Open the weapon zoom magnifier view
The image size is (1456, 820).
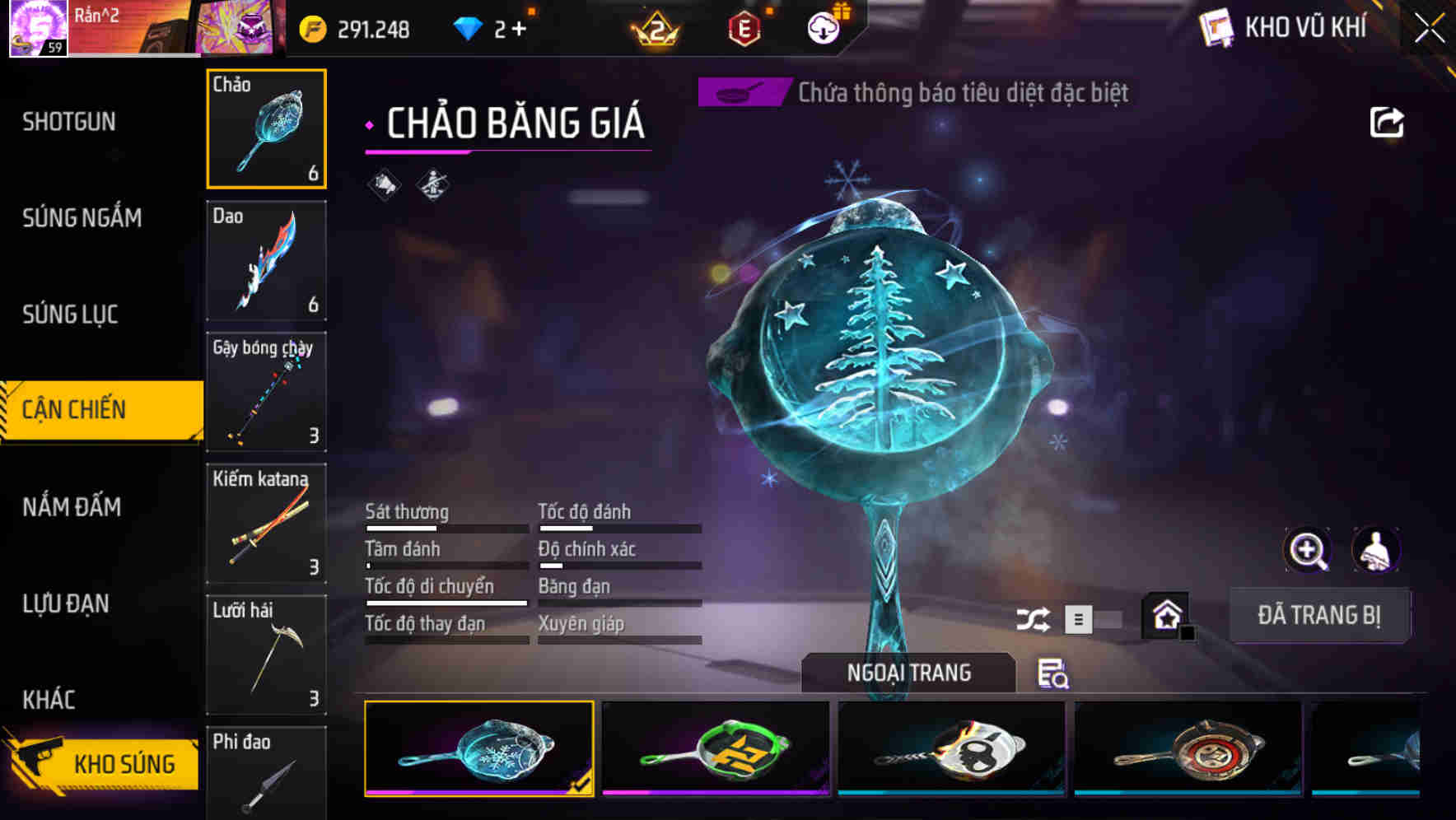[x=1308, y=550]
